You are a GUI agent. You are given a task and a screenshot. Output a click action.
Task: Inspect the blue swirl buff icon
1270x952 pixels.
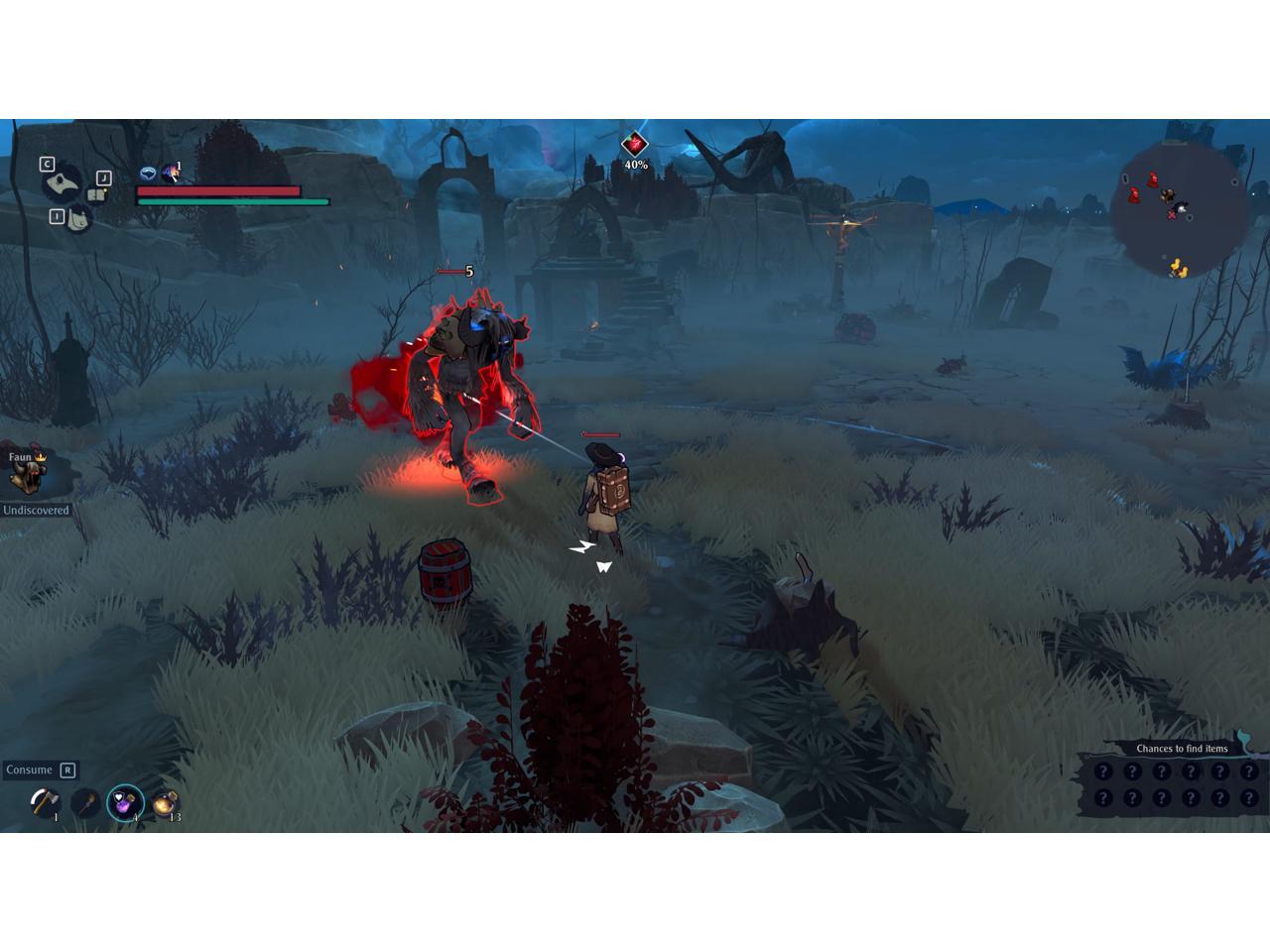[x=148, y=174]
